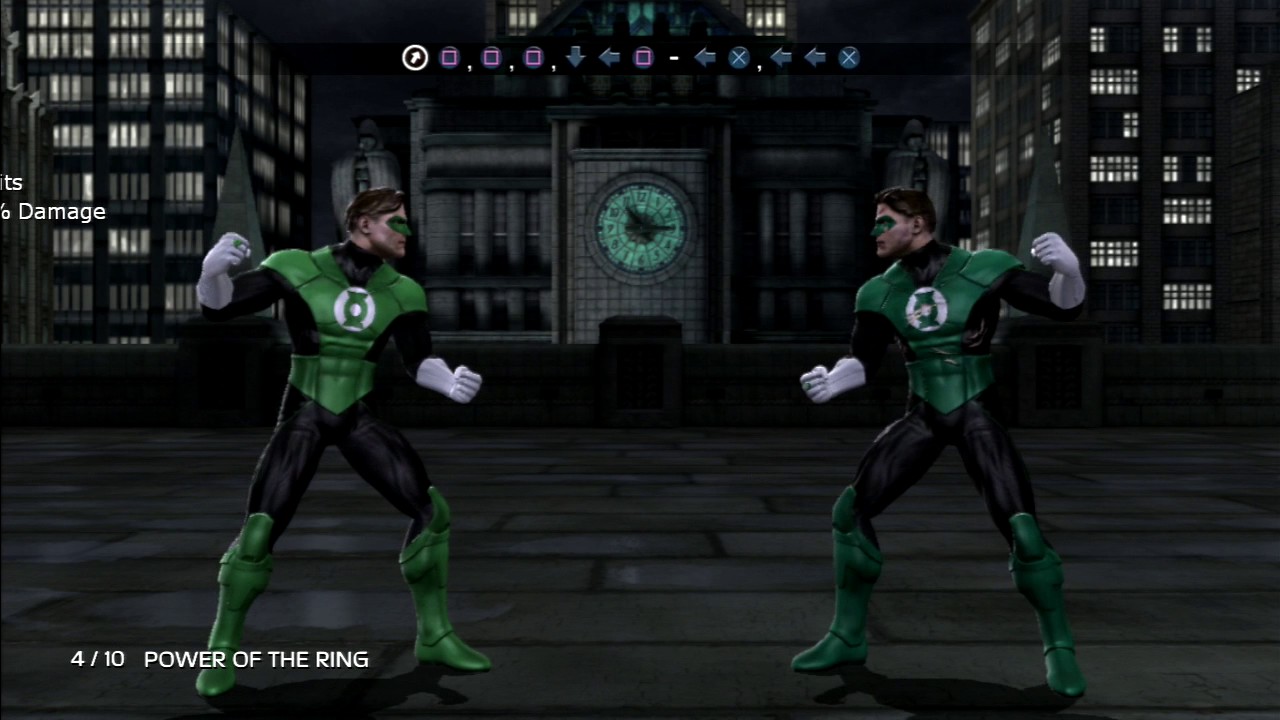Click the 'its' text near the screen edge
This screenshot has height=720, width=1280.
coord(9,183)
